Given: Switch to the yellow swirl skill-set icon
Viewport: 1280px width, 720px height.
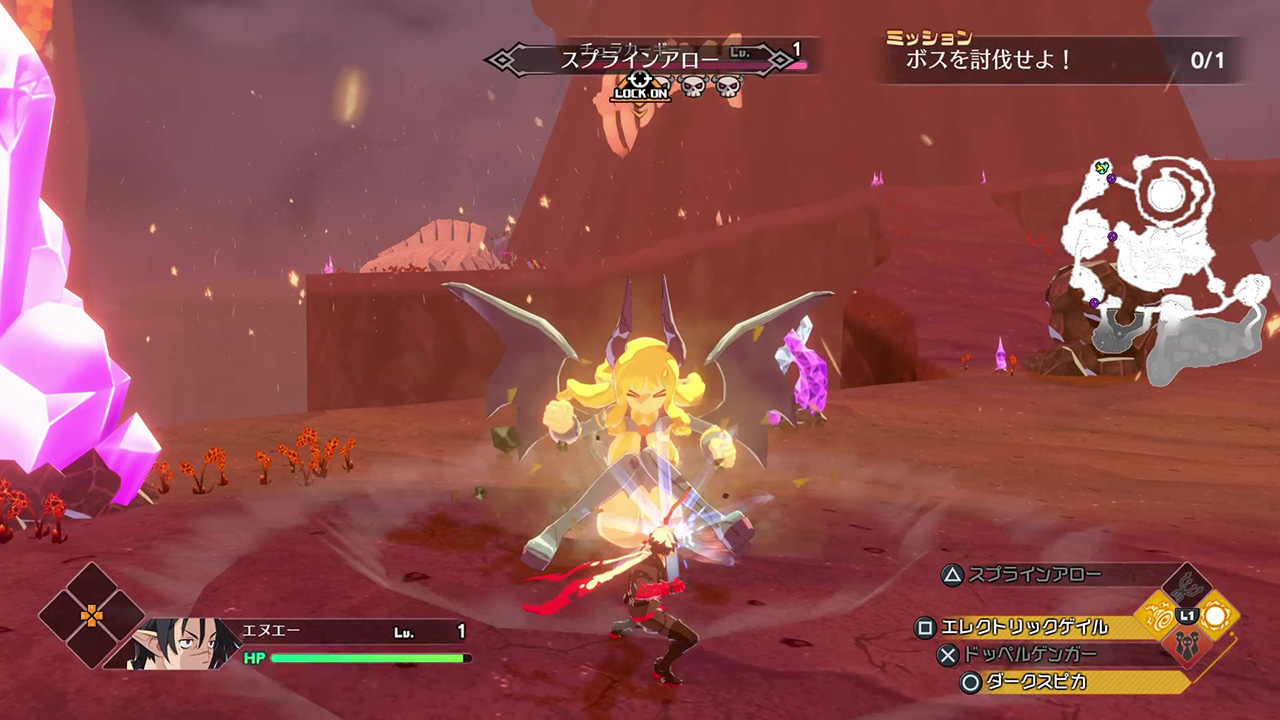Looking at the screenshot, I should 1160,616.
